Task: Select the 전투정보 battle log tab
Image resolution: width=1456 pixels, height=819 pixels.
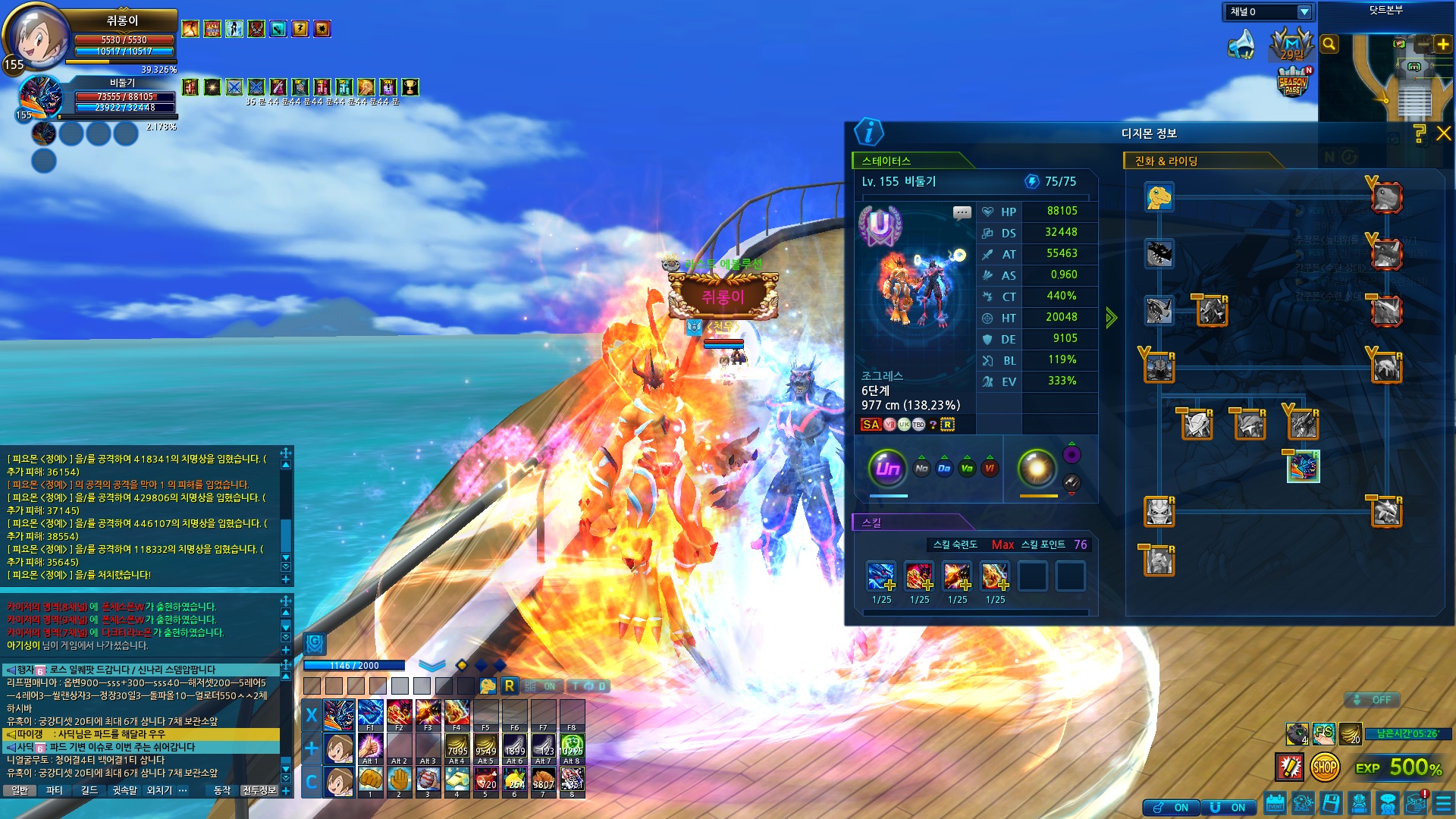Action: [259, 790]
